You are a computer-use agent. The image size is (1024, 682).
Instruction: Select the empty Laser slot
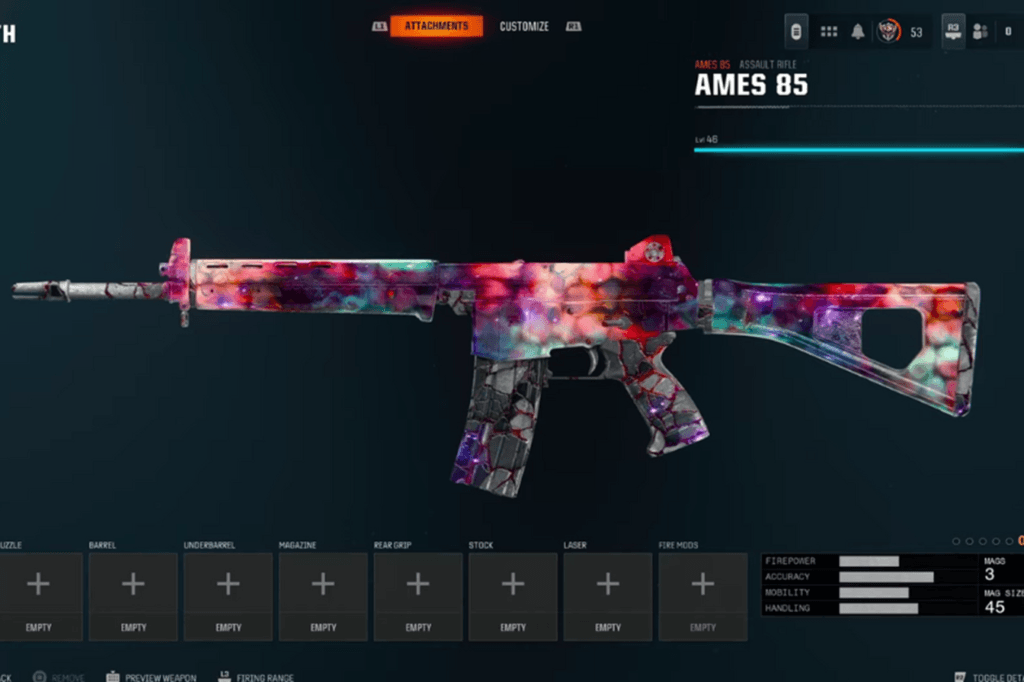pos(608,596)
